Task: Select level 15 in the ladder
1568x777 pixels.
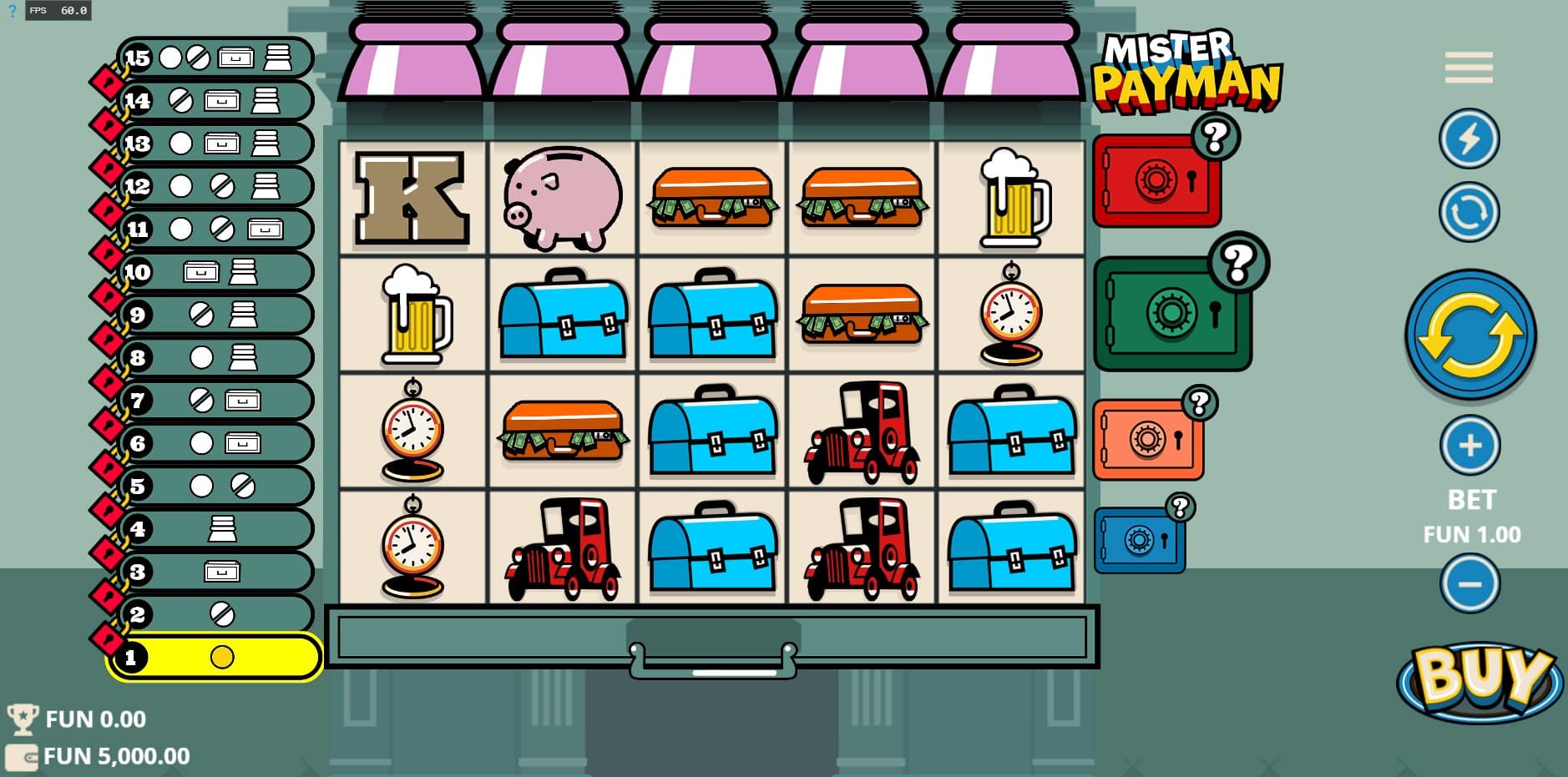Action: click(x=215, y=58)
